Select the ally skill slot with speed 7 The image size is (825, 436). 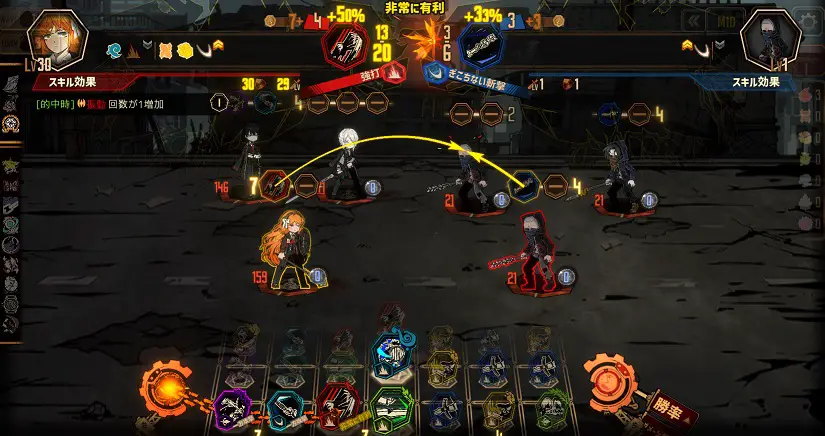[x=277, y=184]
